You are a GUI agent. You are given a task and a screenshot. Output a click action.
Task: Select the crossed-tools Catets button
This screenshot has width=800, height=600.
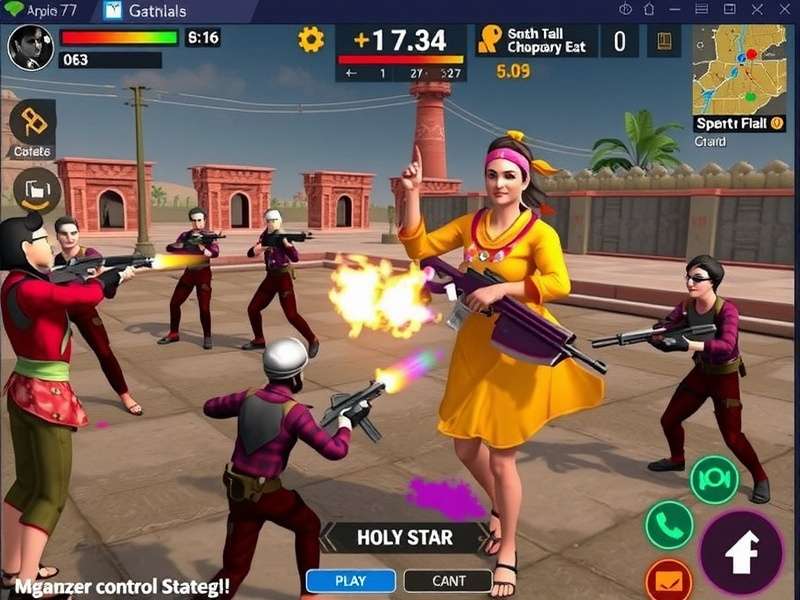pyautogui.click(x=32, y=123)
